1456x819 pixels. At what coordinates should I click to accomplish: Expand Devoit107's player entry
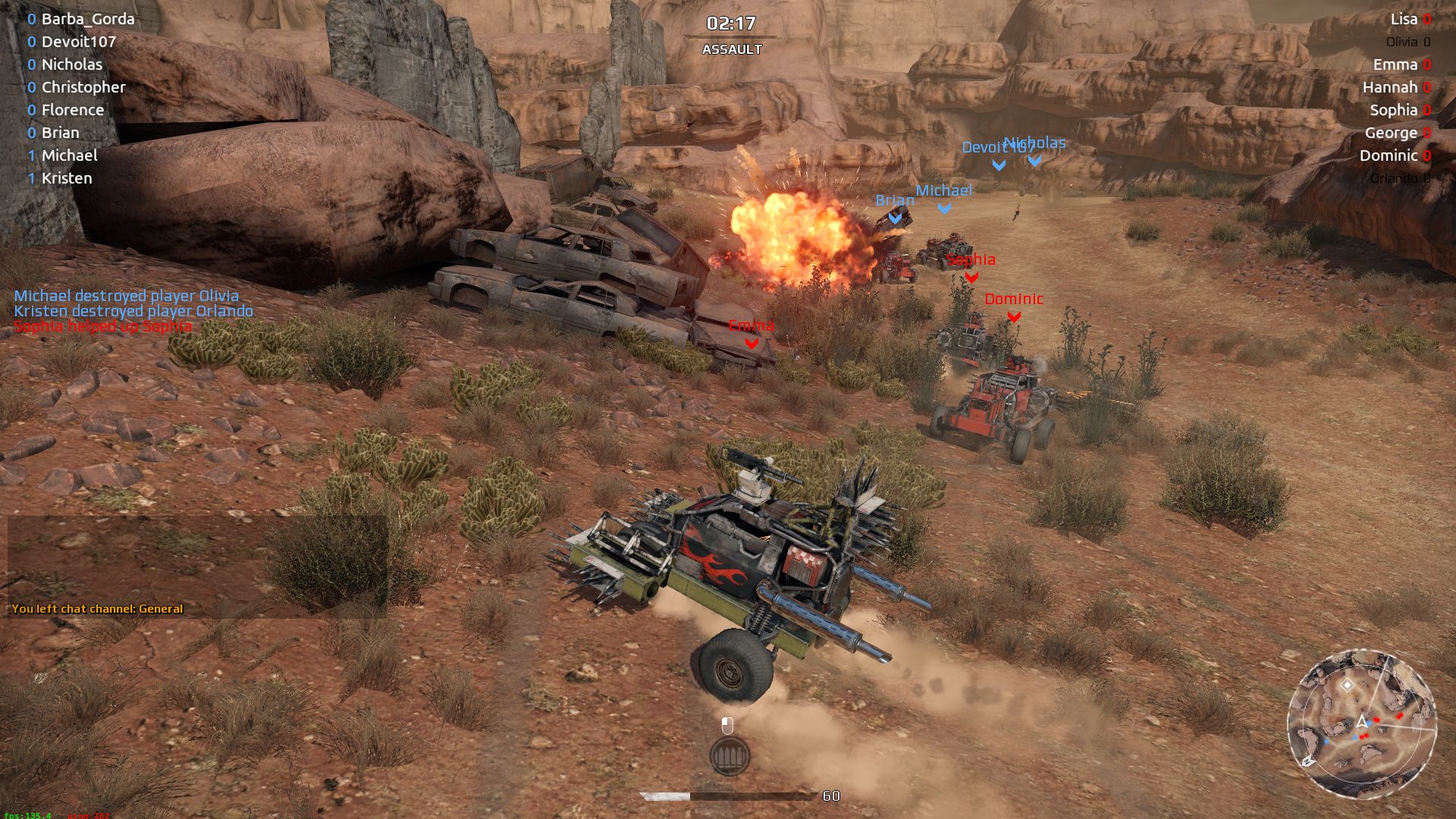pos(78,42)
